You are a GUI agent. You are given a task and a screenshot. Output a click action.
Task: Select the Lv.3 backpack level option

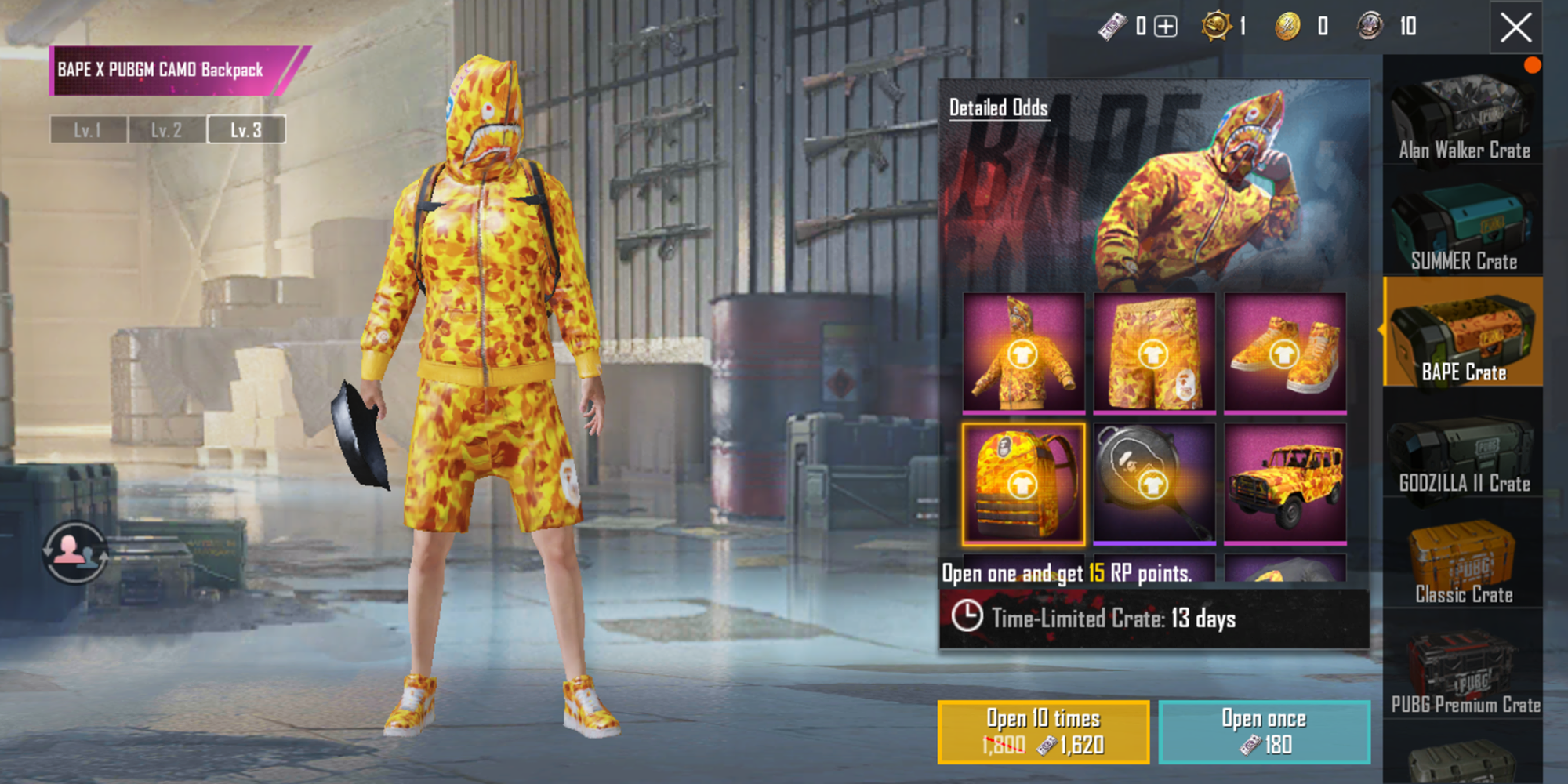(245, 130)
